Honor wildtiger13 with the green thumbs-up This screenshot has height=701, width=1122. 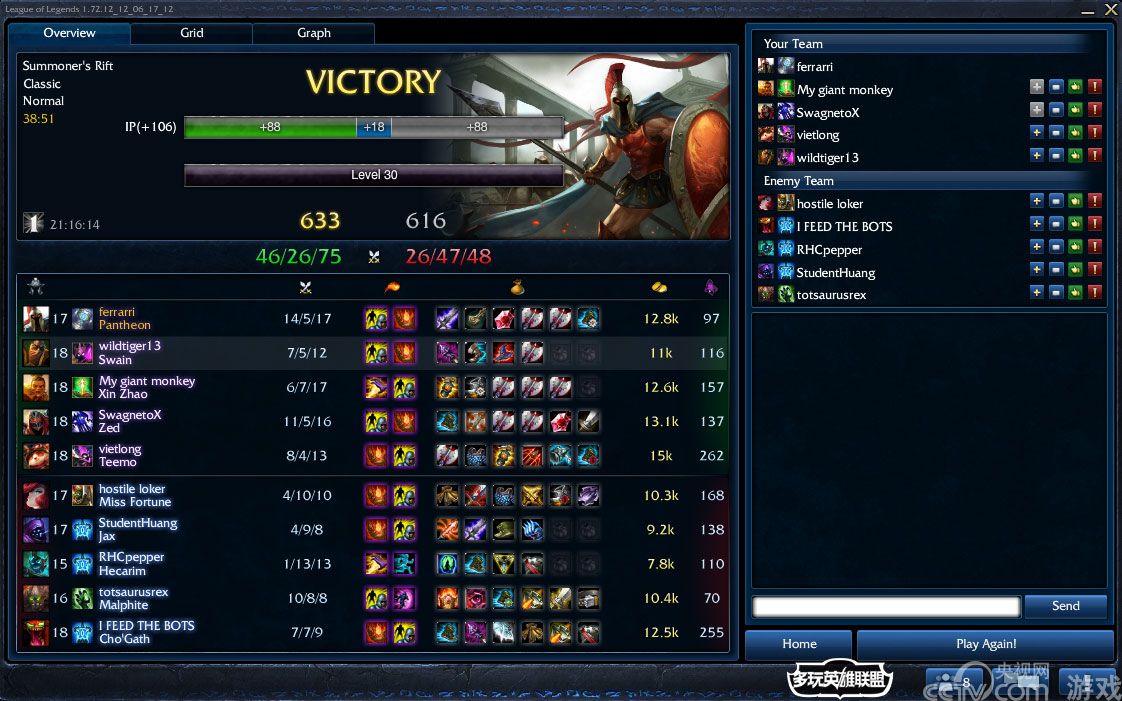tap(1076, 158)
